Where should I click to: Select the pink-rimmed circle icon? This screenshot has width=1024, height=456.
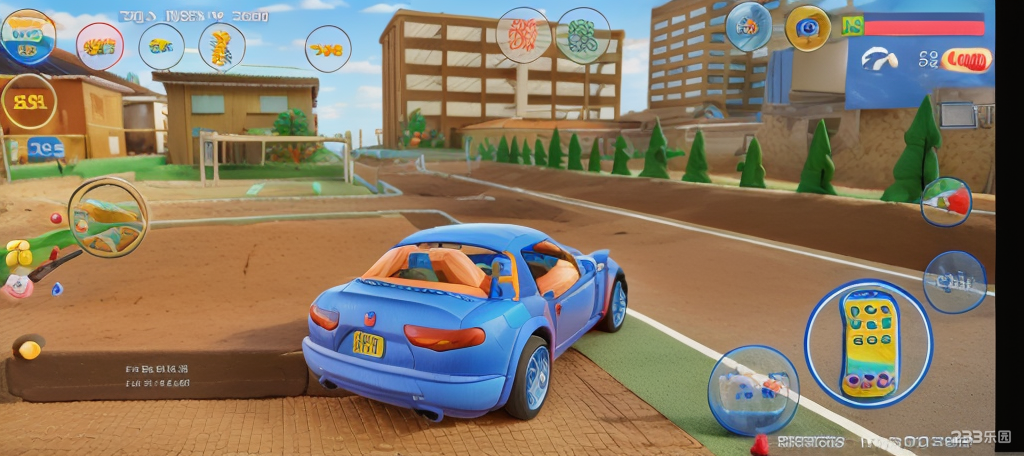[100, 46]
